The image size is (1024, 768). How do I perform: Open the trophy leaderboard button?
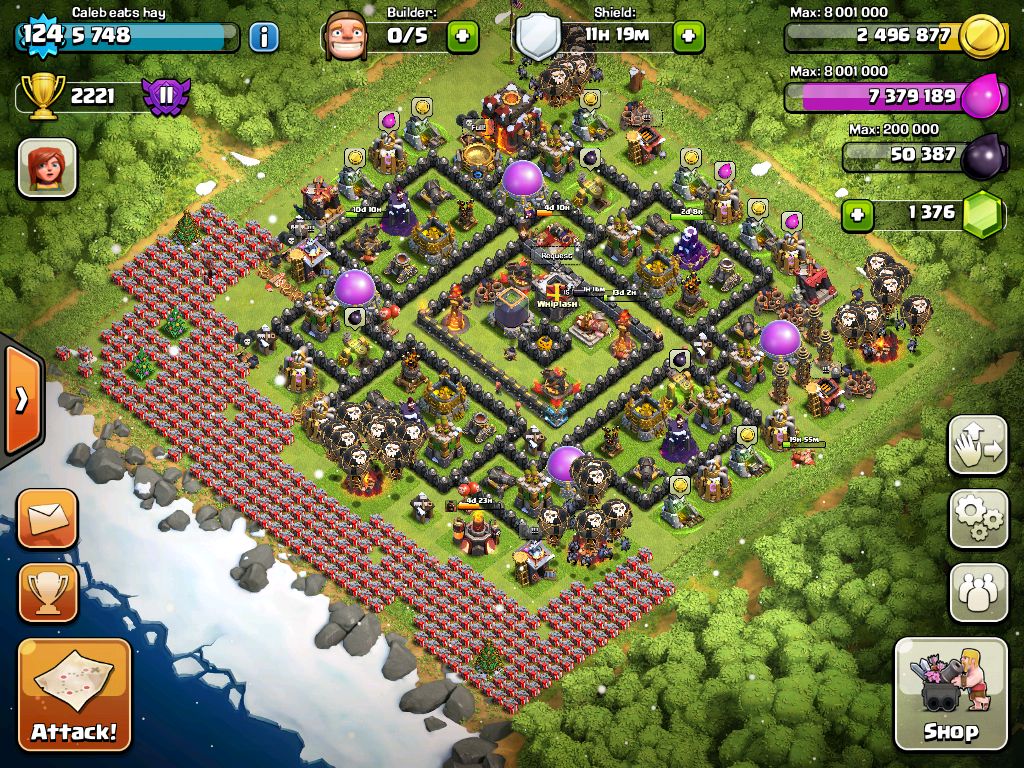pyautogui.click(x=47, y=592)
